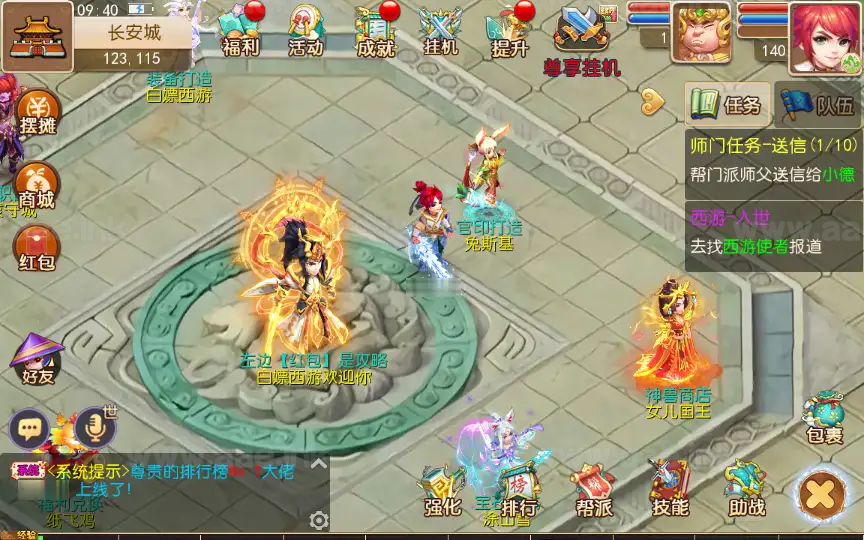Open the 提升 upgrade menu
Screen dimensions: 864x540
point(509,30)
